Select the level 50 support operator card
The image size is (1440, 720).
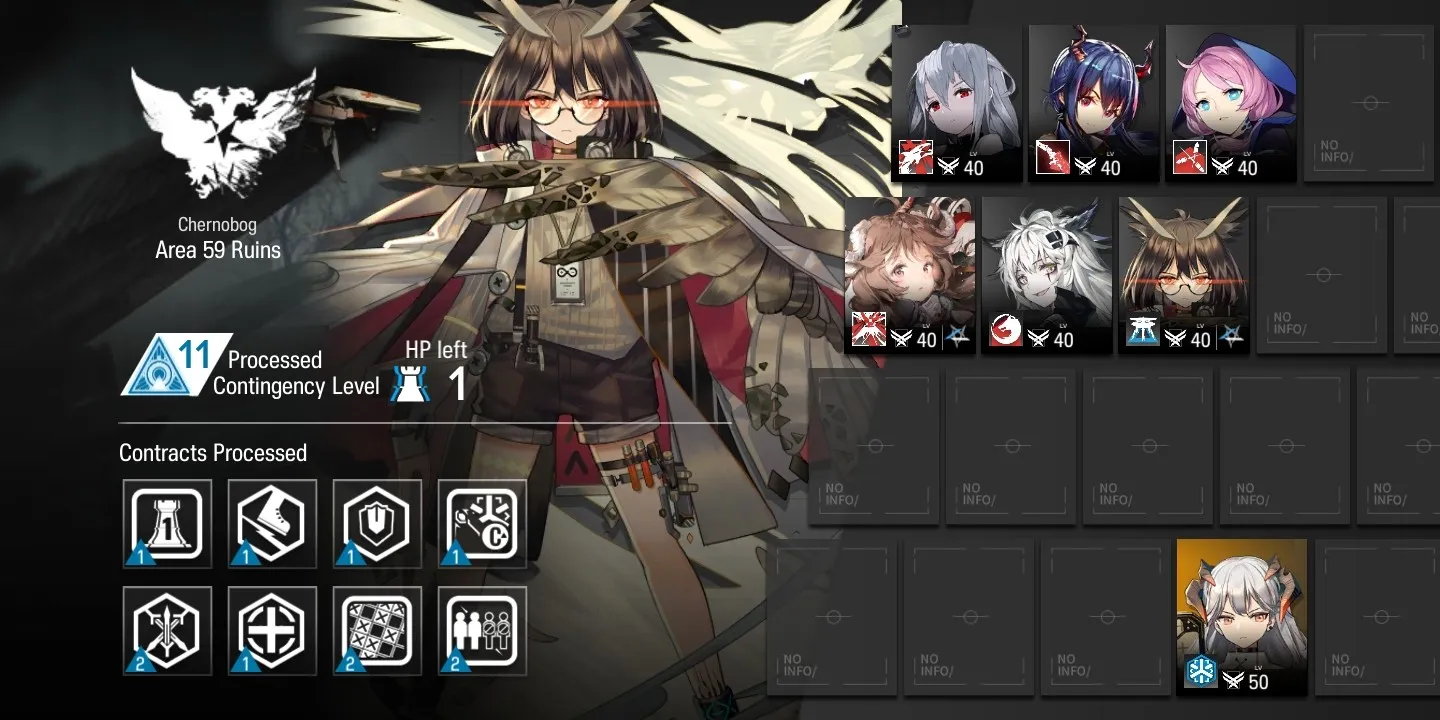(1242, 616)
